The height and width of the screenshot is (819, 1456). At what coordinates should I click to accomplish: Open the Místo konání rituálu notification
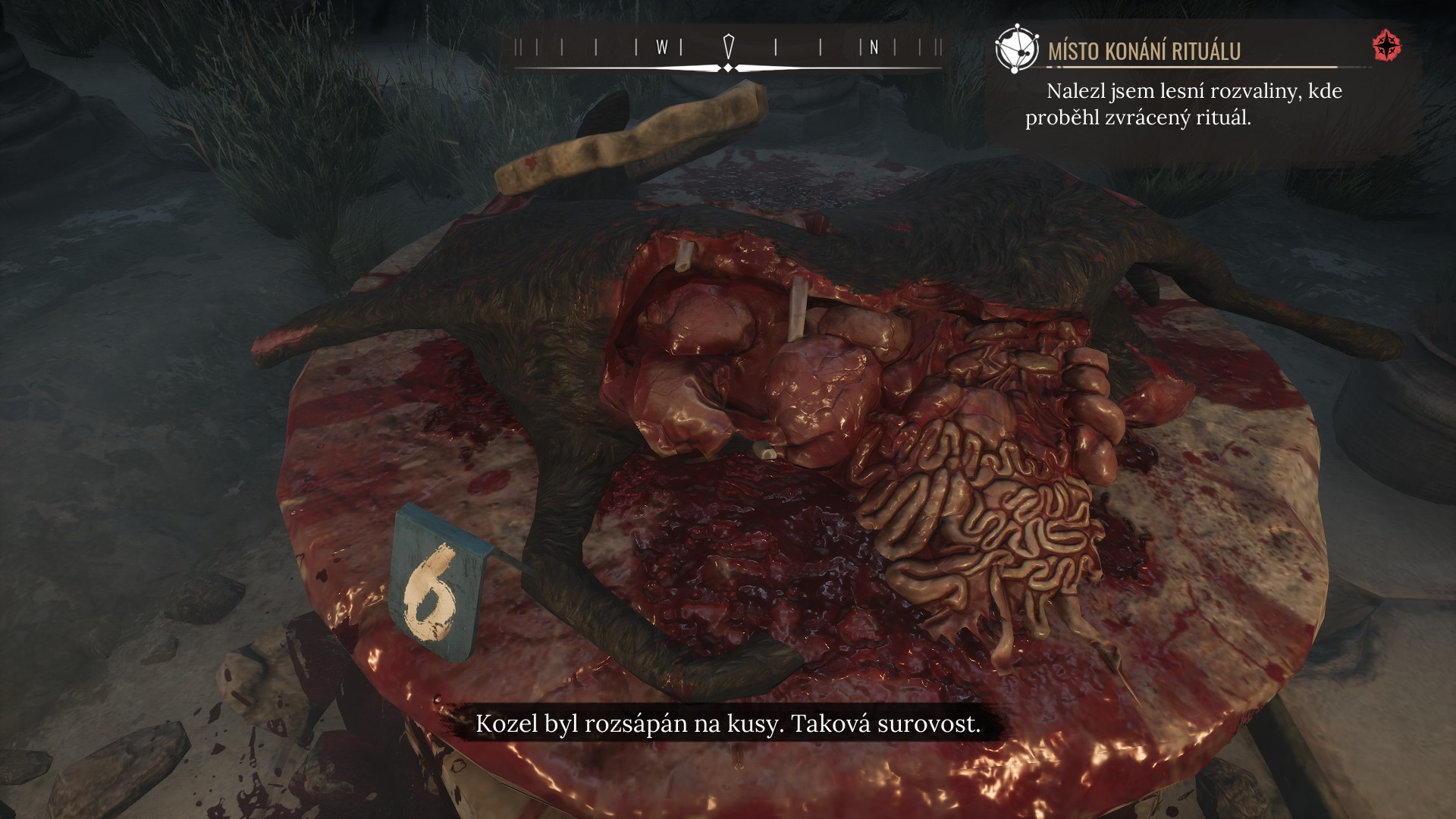(1144, 51)
